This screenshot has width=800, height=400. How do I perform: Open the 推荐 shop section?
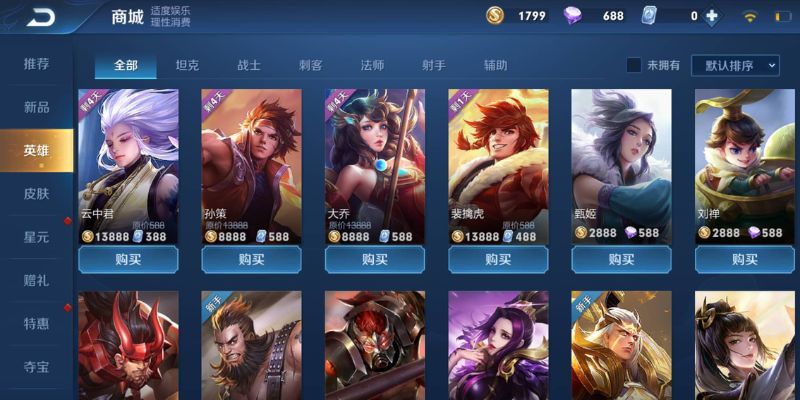37,64
